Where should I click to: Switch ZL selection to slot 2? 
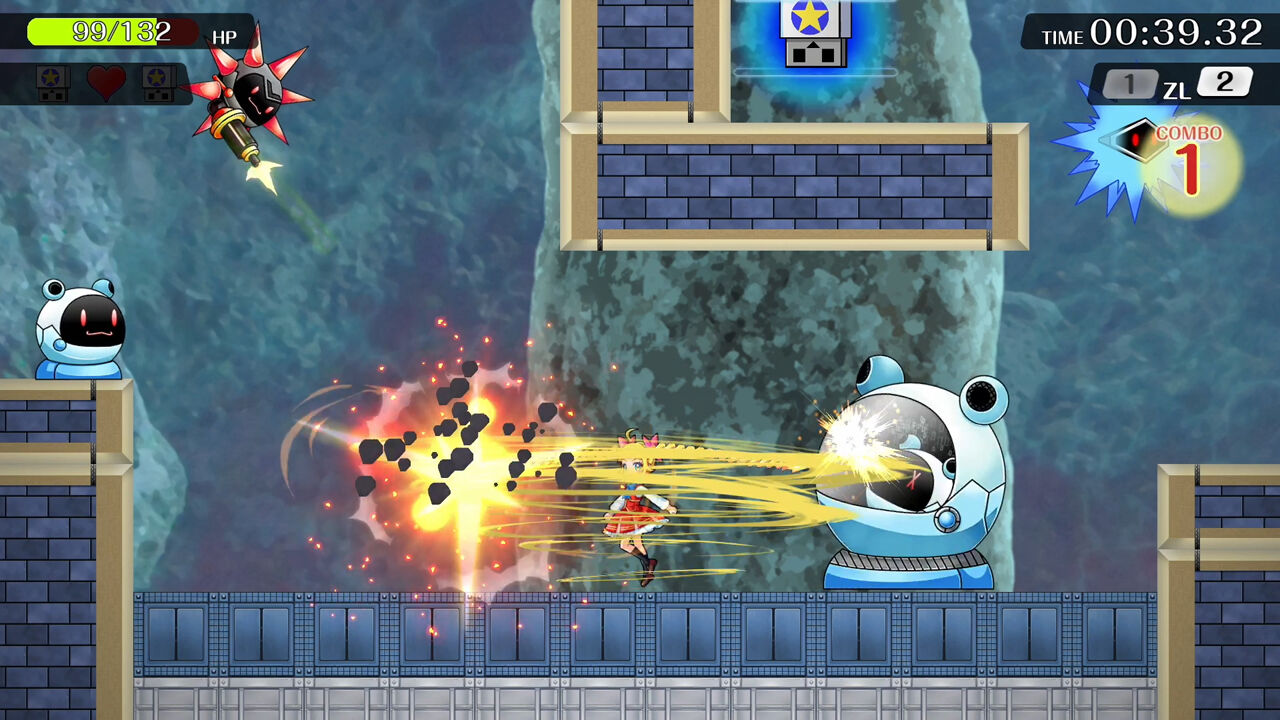pyautogui.click(x=1228, y=83)
